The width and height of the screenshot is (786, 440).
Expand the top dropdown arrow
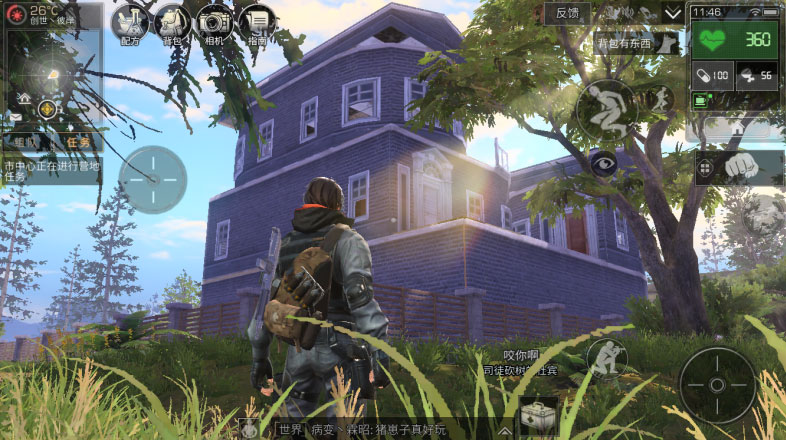point(674,13)
